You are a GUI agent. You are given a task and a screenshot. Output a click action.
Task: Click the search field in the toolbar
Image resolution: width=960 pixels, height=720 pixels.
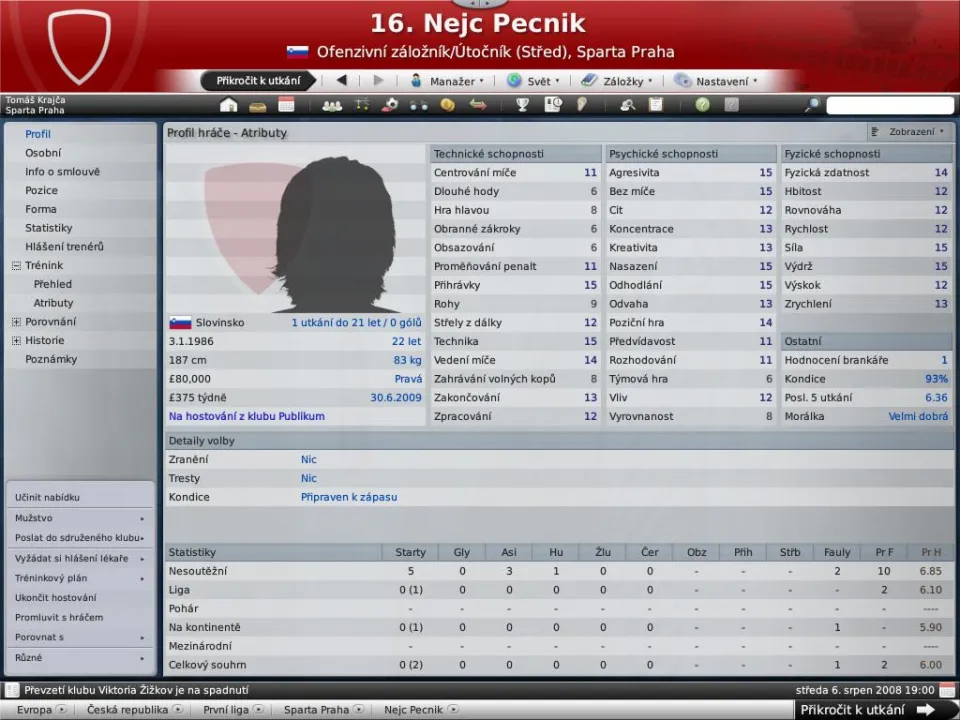click(890, 105)
